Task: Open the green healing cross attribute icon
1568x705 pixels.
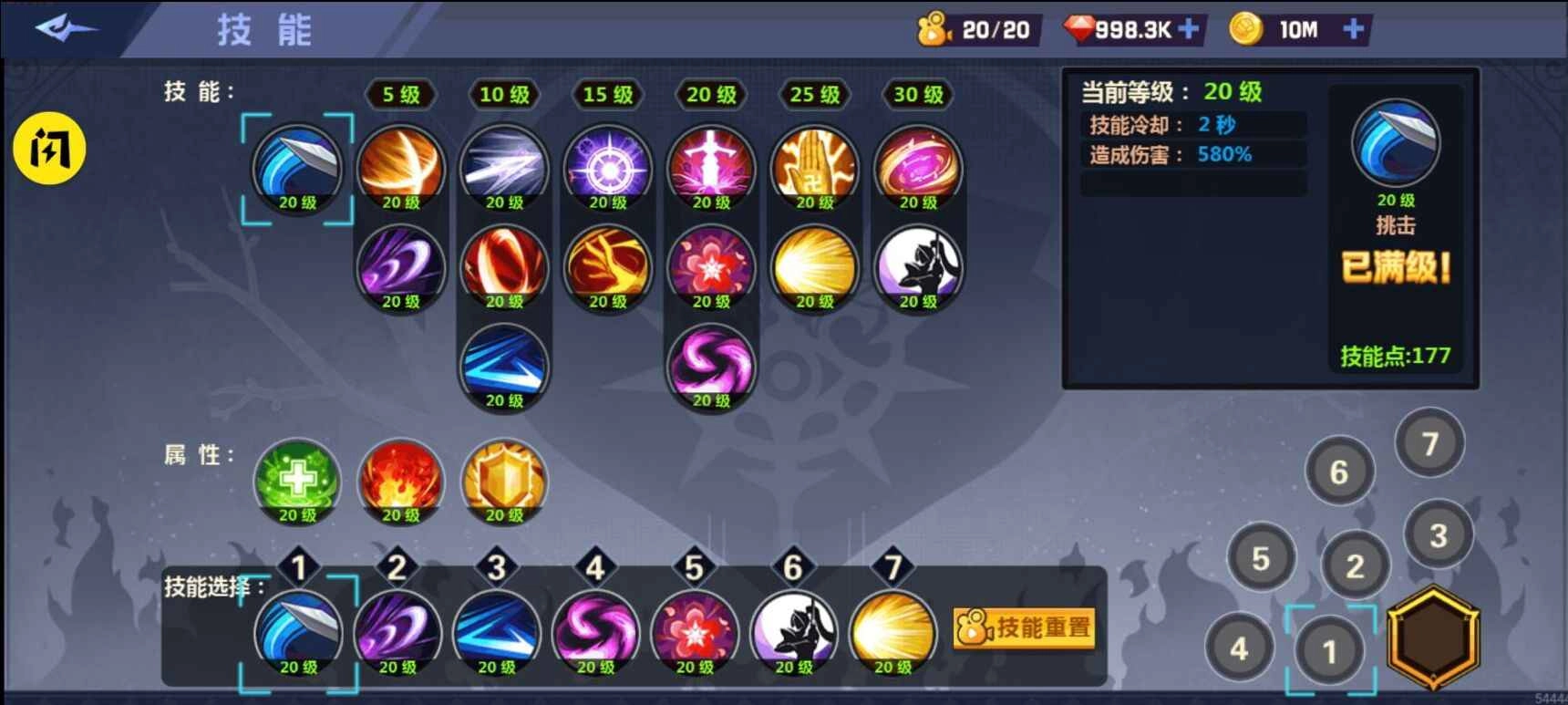Action: (297, 481)
